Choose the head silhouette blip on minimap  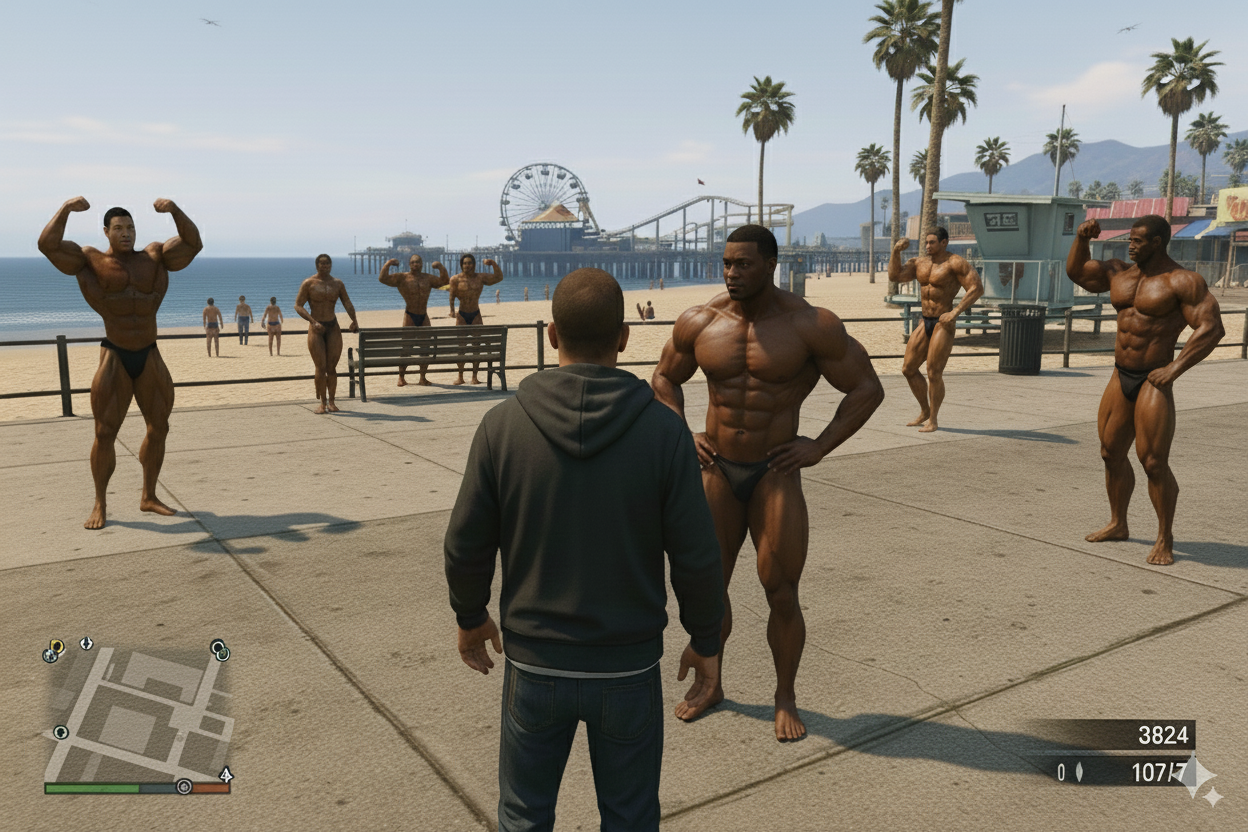click(x=61, y=732)
